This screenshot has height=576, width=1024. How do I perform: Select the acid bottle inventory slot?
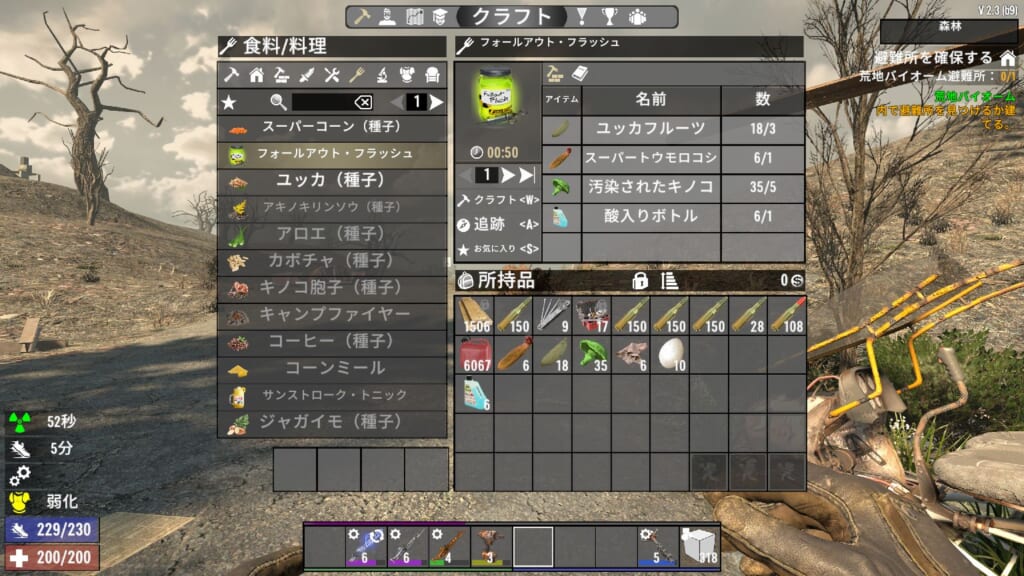click(x=474, y=393)
